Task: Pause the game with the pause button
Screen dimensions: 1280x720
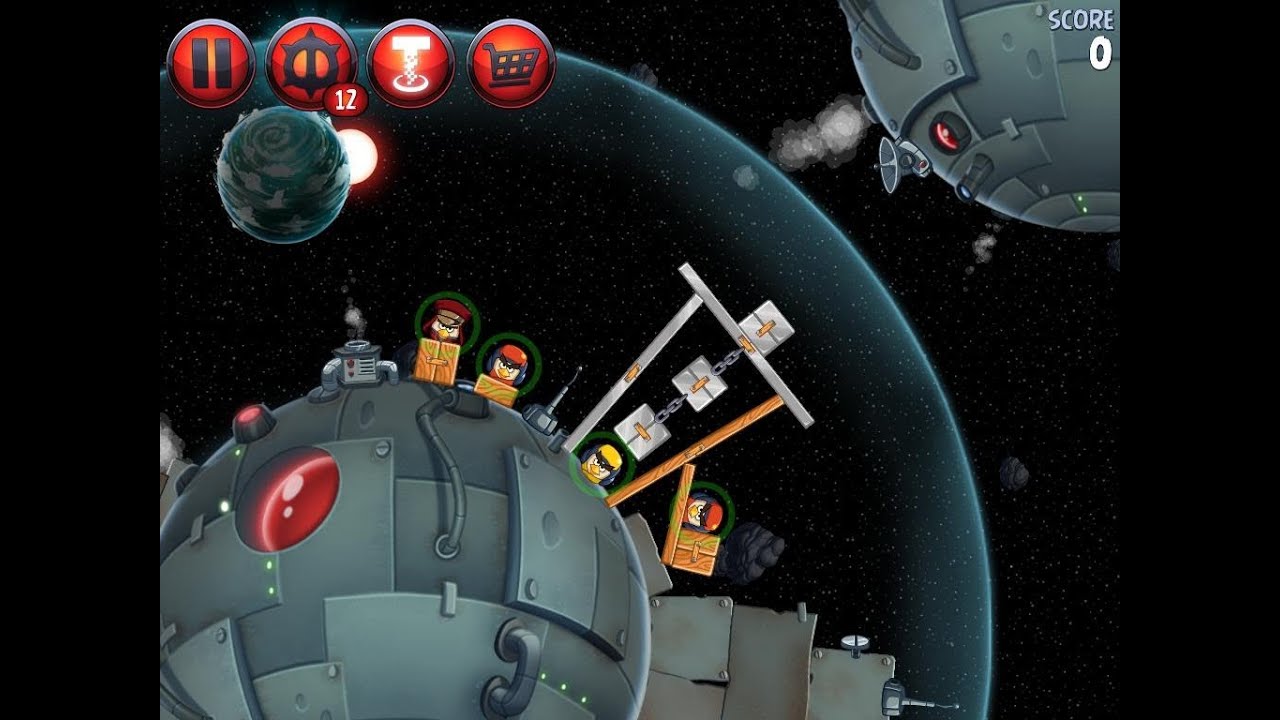Action: coord(210,63)
